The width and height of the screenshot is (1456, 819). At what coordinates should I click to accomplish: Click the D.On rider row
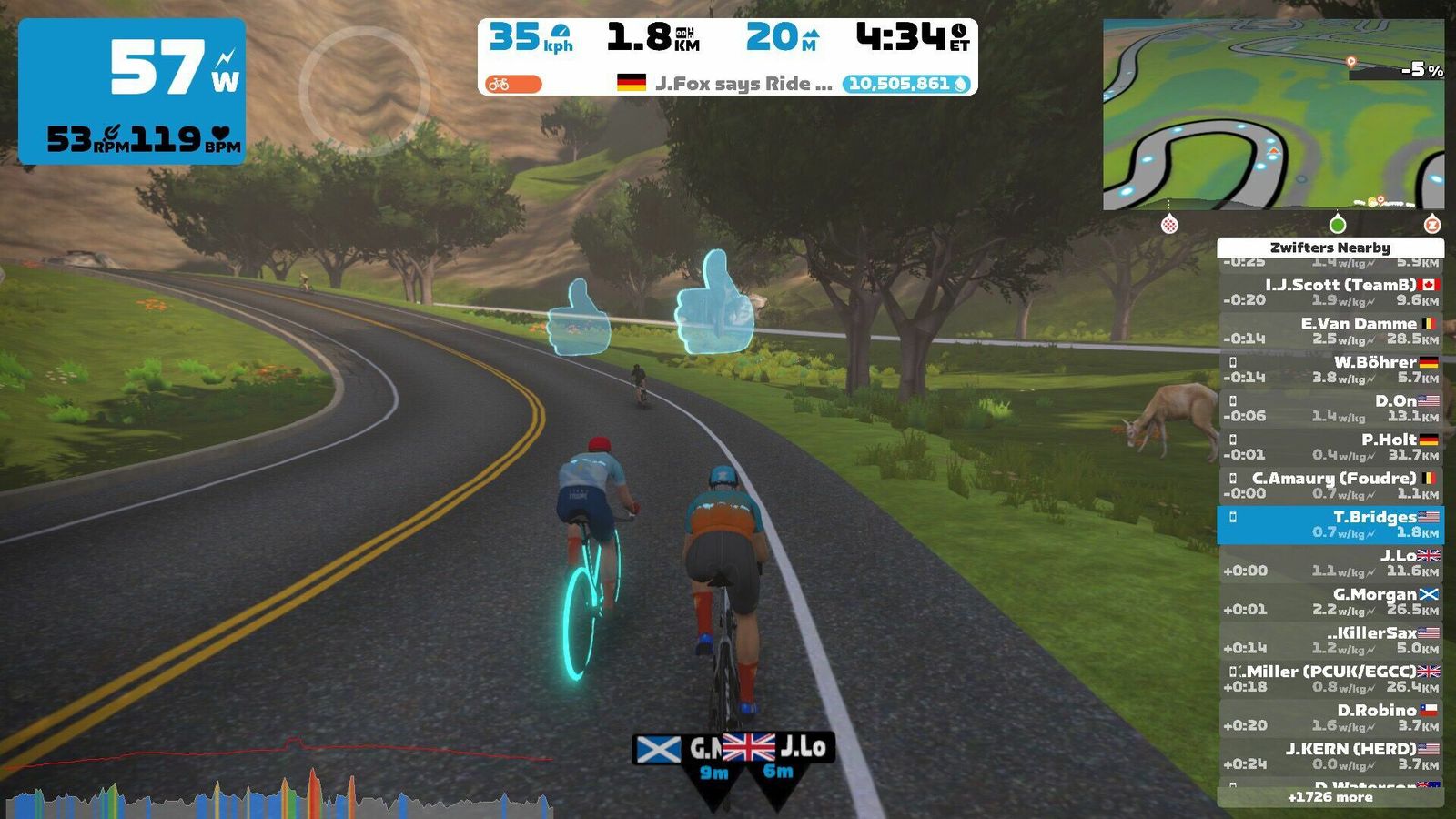[x=1330, y=408]
